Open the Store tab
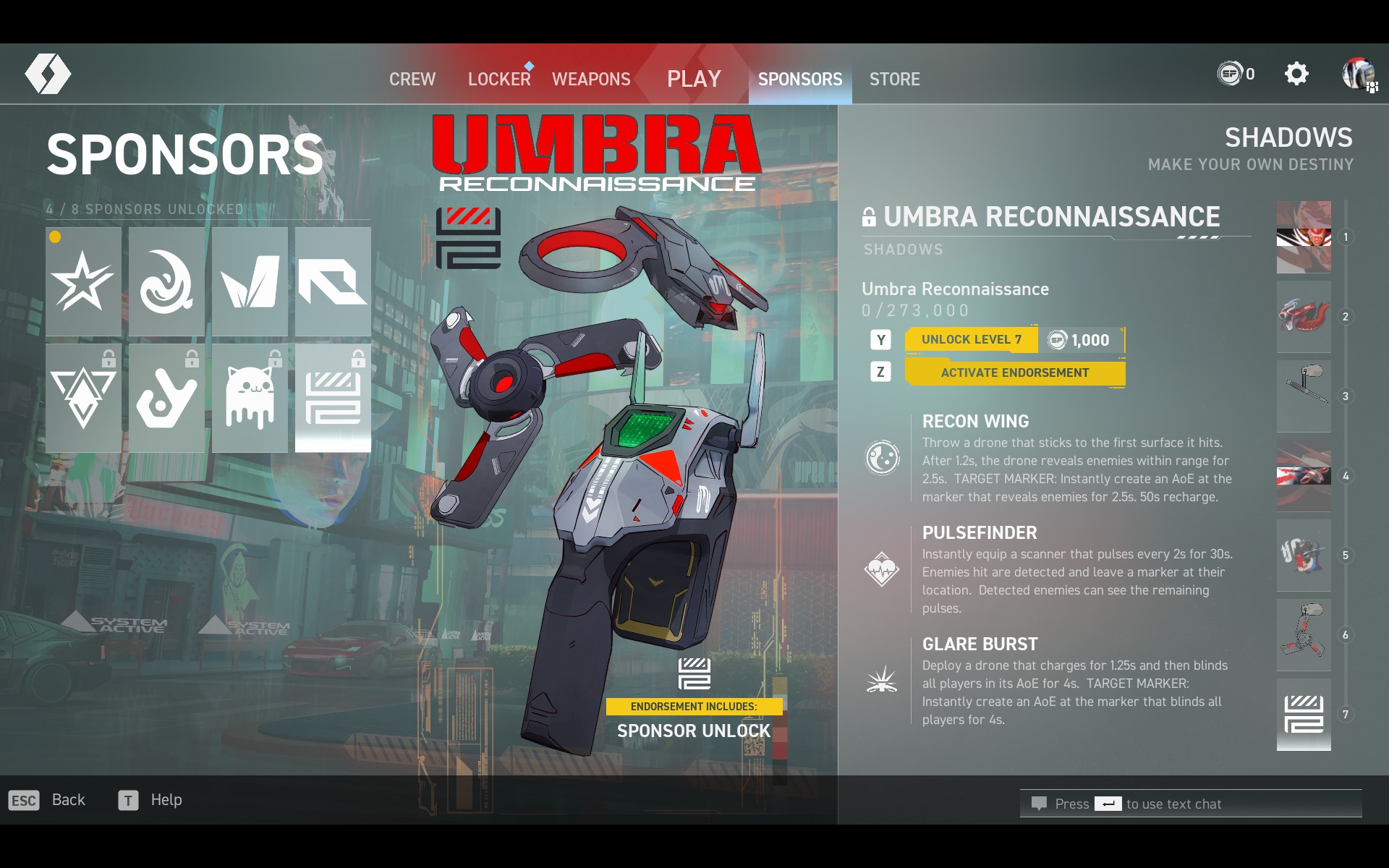The image size is (1389, 868). click(894, 79)
